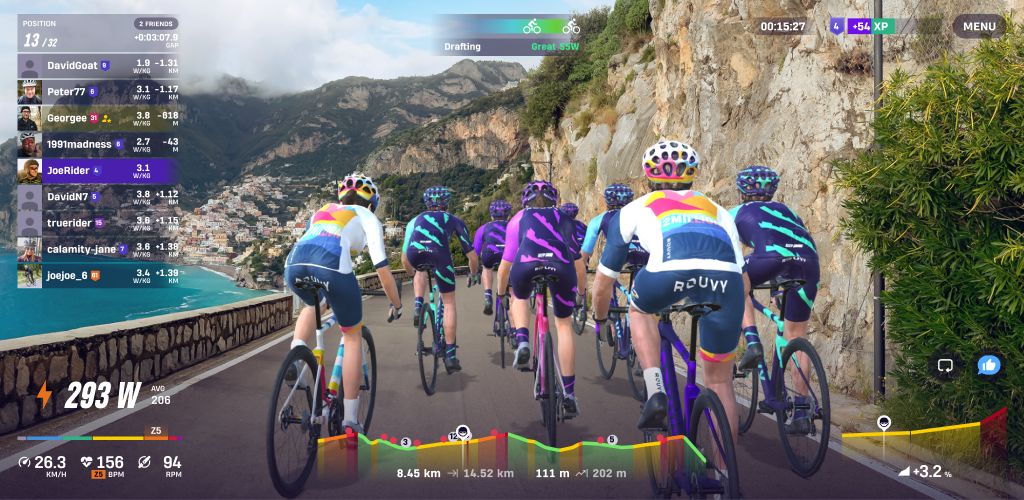The width and height of the screenshot is (1024, 500).
Task: Choose truerider from the leaderboard
Action: (99, 222)
